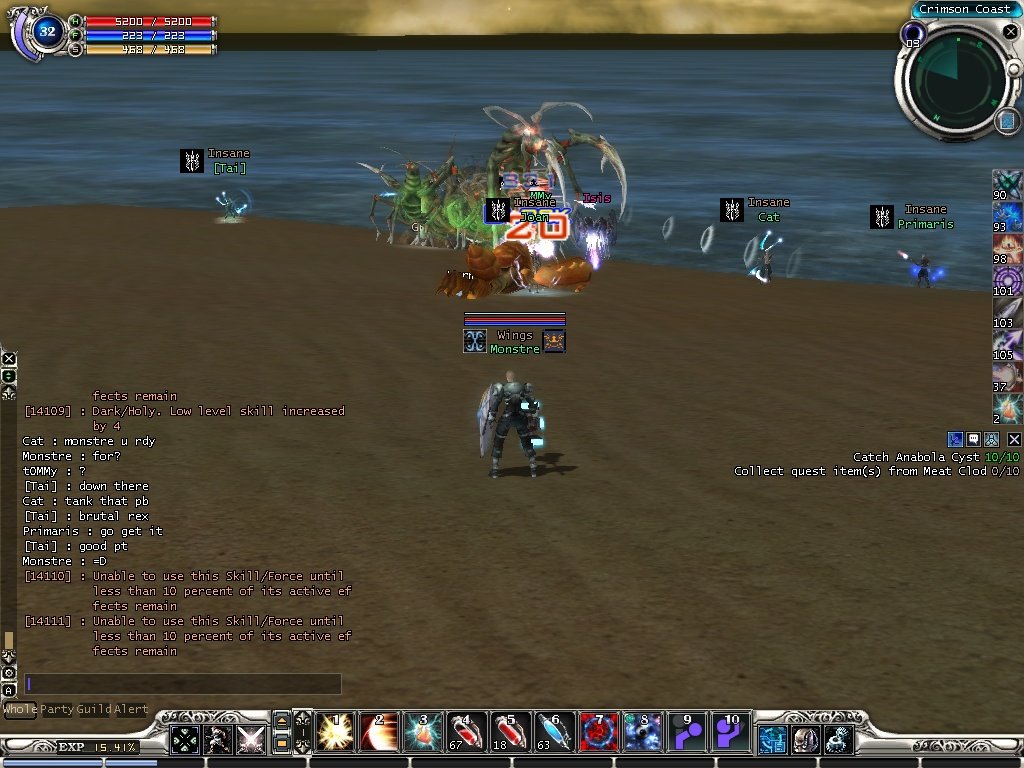Switch to the Whole chat tab
Viewport: 1024px width, 768px height.
click(x=20, y=710)
